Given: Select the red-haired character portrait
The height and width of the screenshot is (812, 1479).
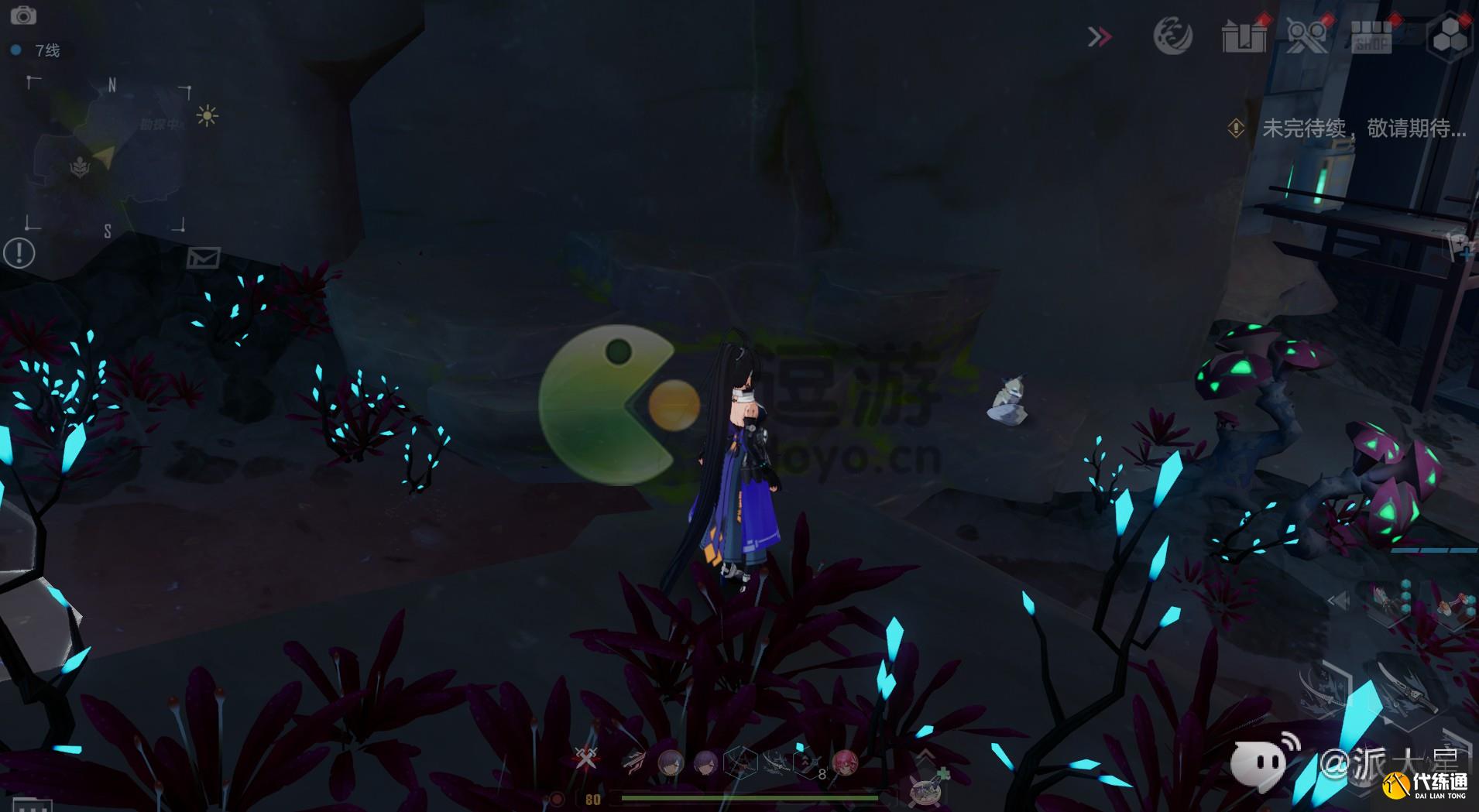Looking at the screenshot, I should (844, 762).
